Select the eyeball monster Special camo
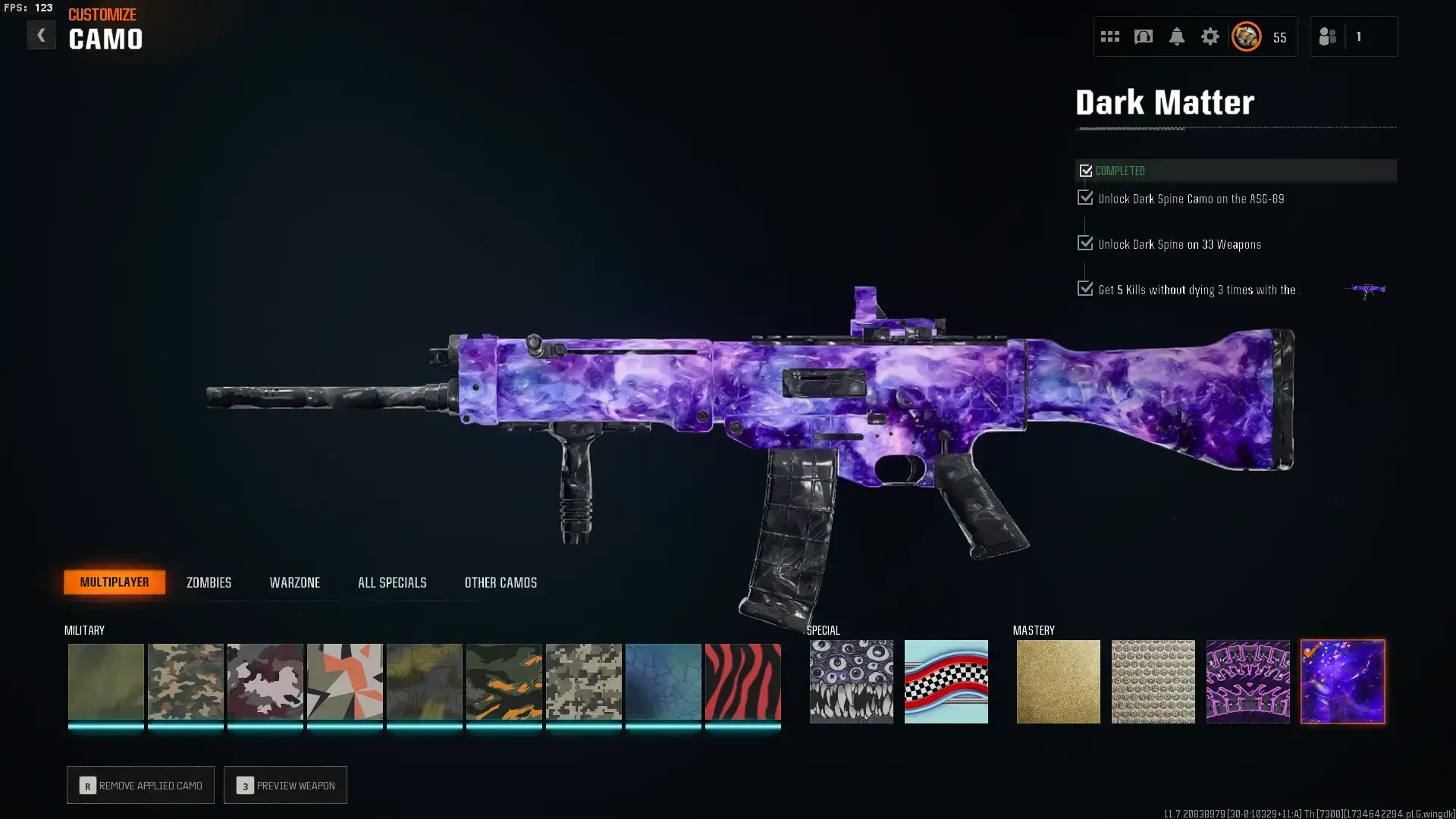Screen dimensions: 1456x819 pyautogui.click(x=851, y=681)
